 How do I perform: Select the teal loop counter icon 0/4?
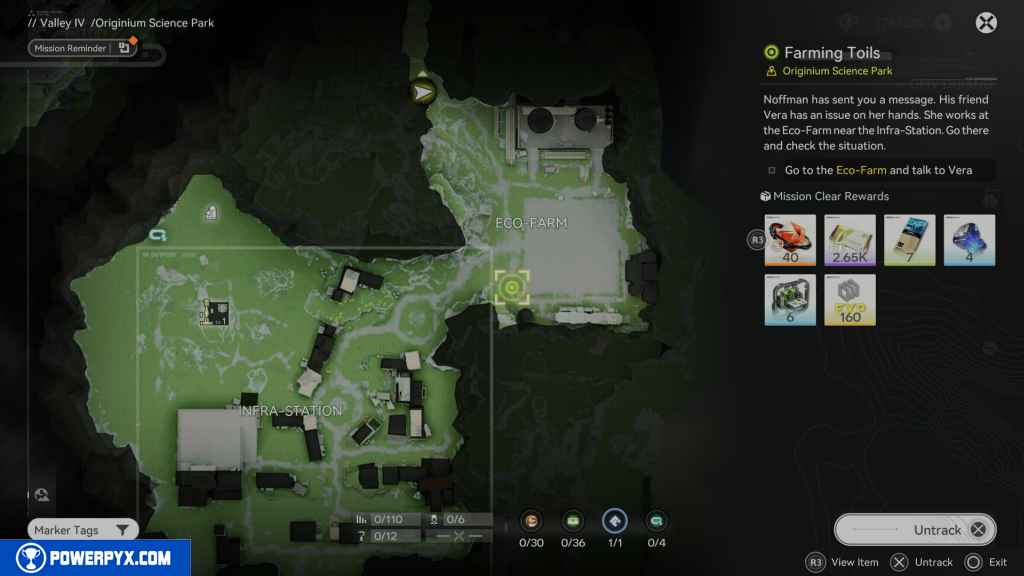point(656,521)
